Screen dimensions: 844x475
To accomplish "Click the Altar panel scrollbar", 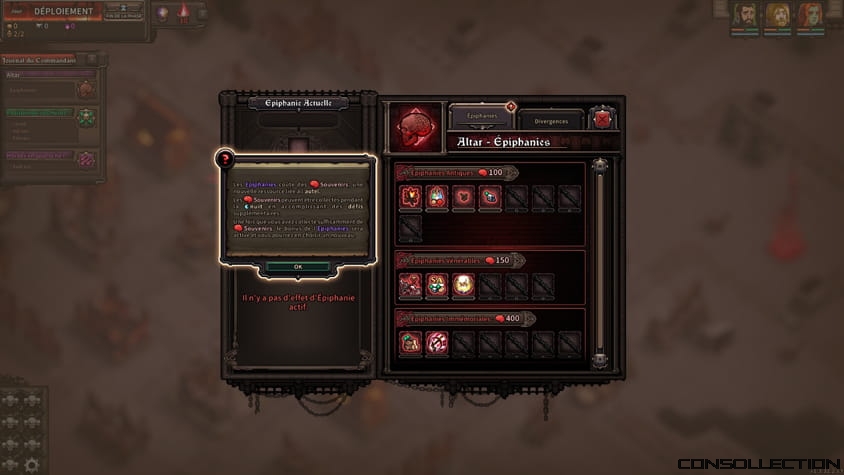I will (600, 260).
